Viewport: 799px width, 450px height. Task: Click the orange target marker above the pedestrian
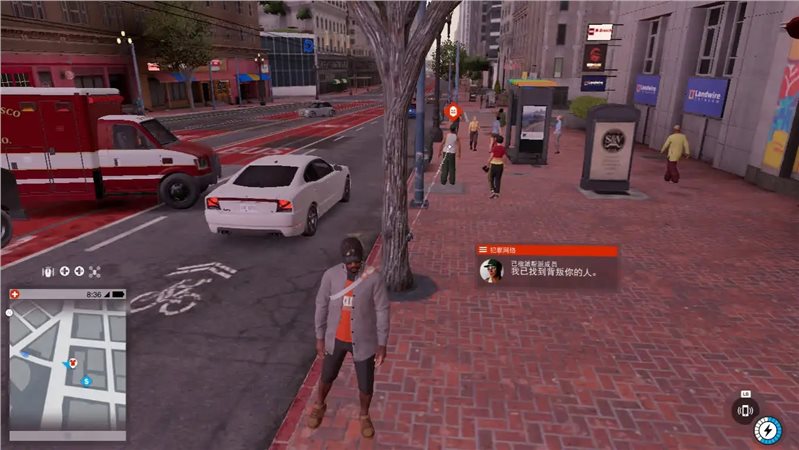tap(452, 111)
